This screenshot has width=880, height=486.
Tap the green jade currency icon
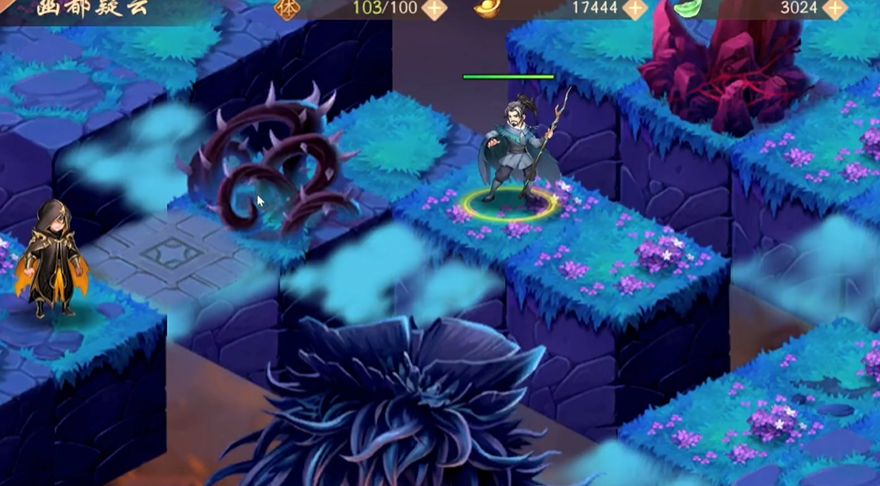[x=688, y=8]
